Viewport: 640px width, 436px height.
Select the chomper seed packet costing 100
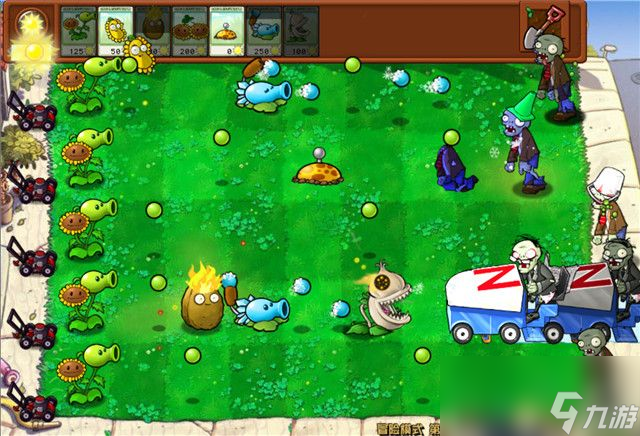(300, 28)
